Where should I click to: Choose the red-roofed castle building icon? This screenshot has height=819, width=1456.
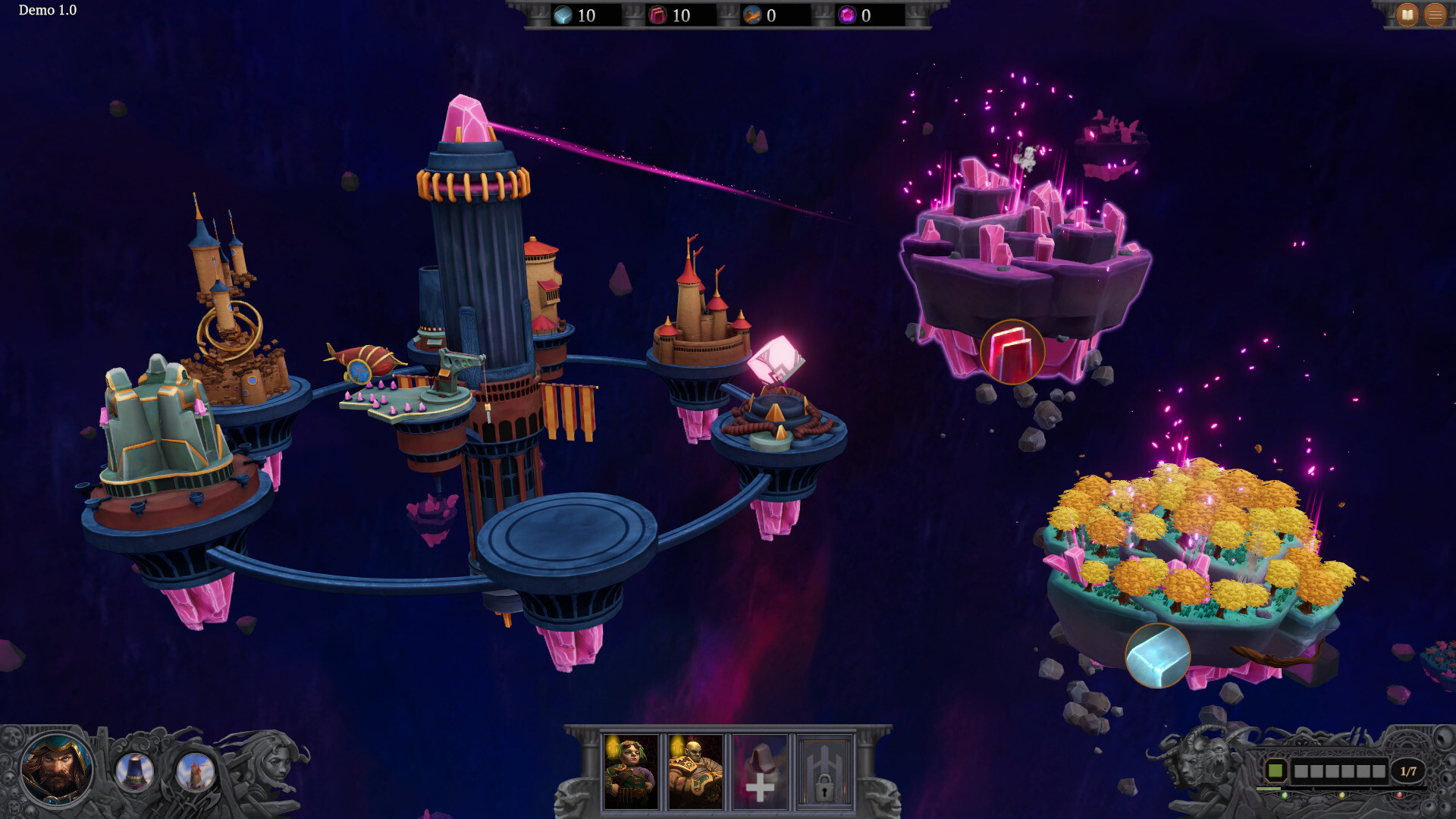pos(195,772)
